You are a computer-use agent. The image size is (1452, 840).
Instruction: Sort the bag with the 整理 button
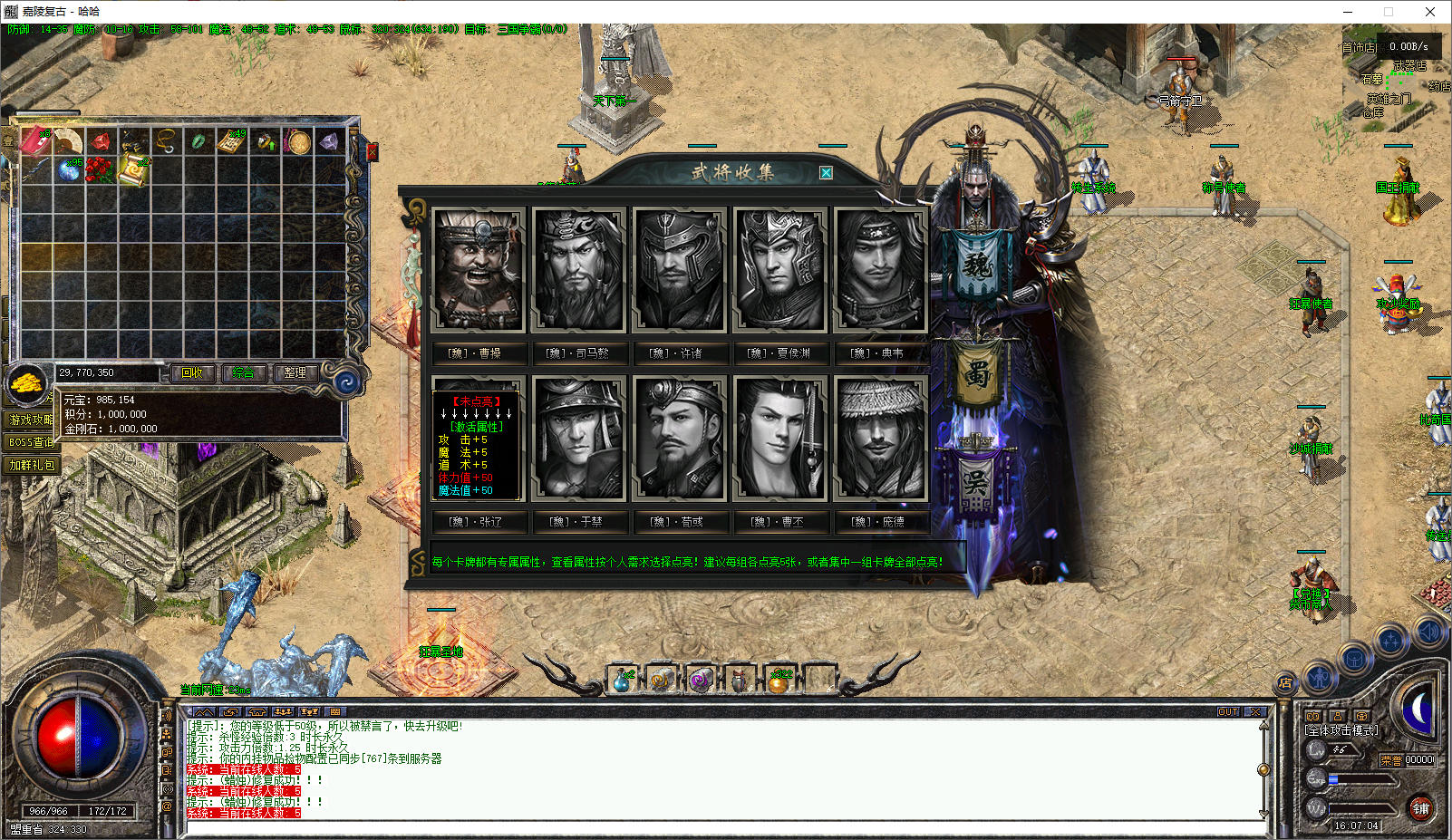(x=295, y=372)
